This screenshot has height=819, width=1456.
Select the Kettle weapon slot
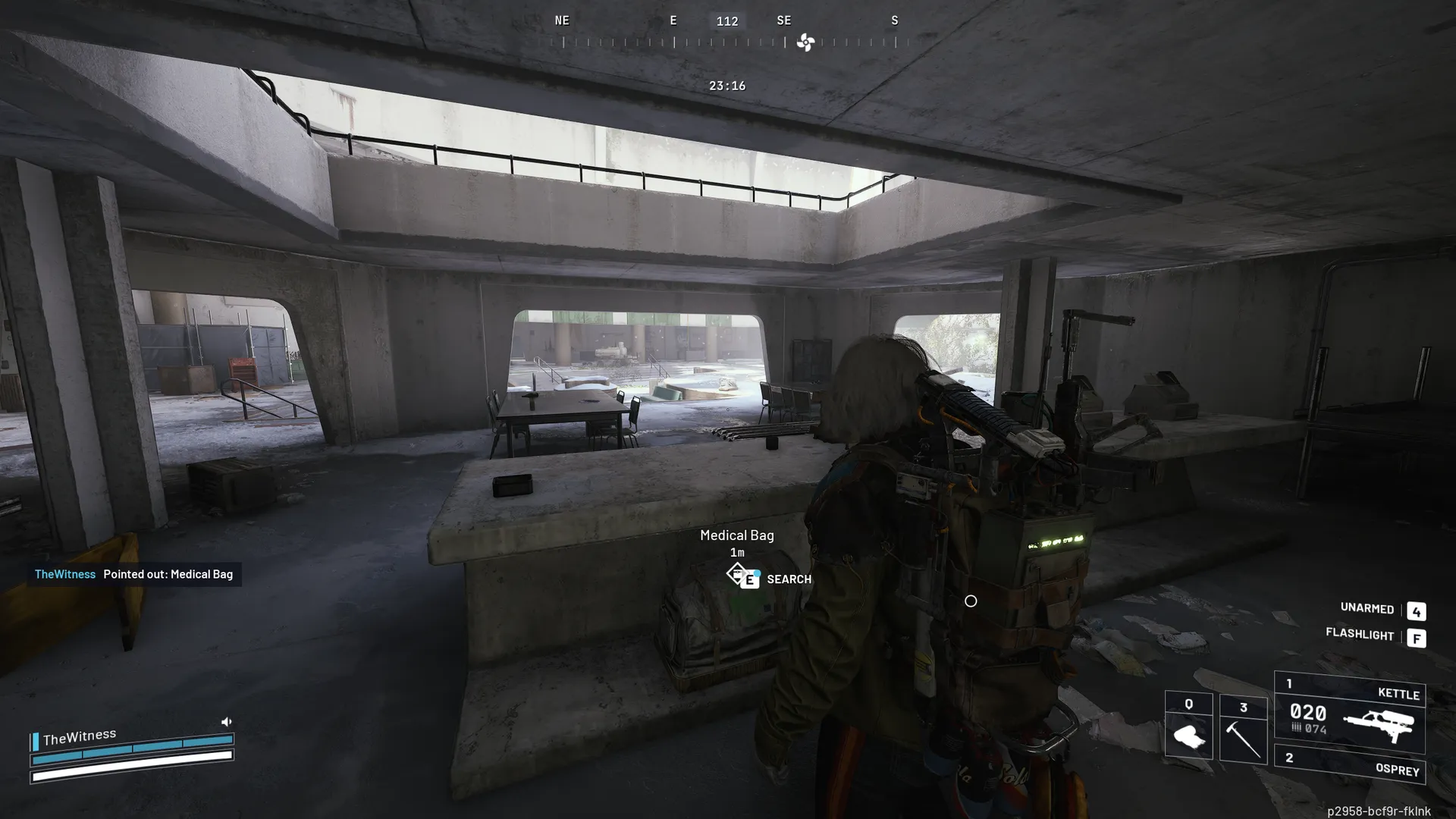[x=1350, y=713]
